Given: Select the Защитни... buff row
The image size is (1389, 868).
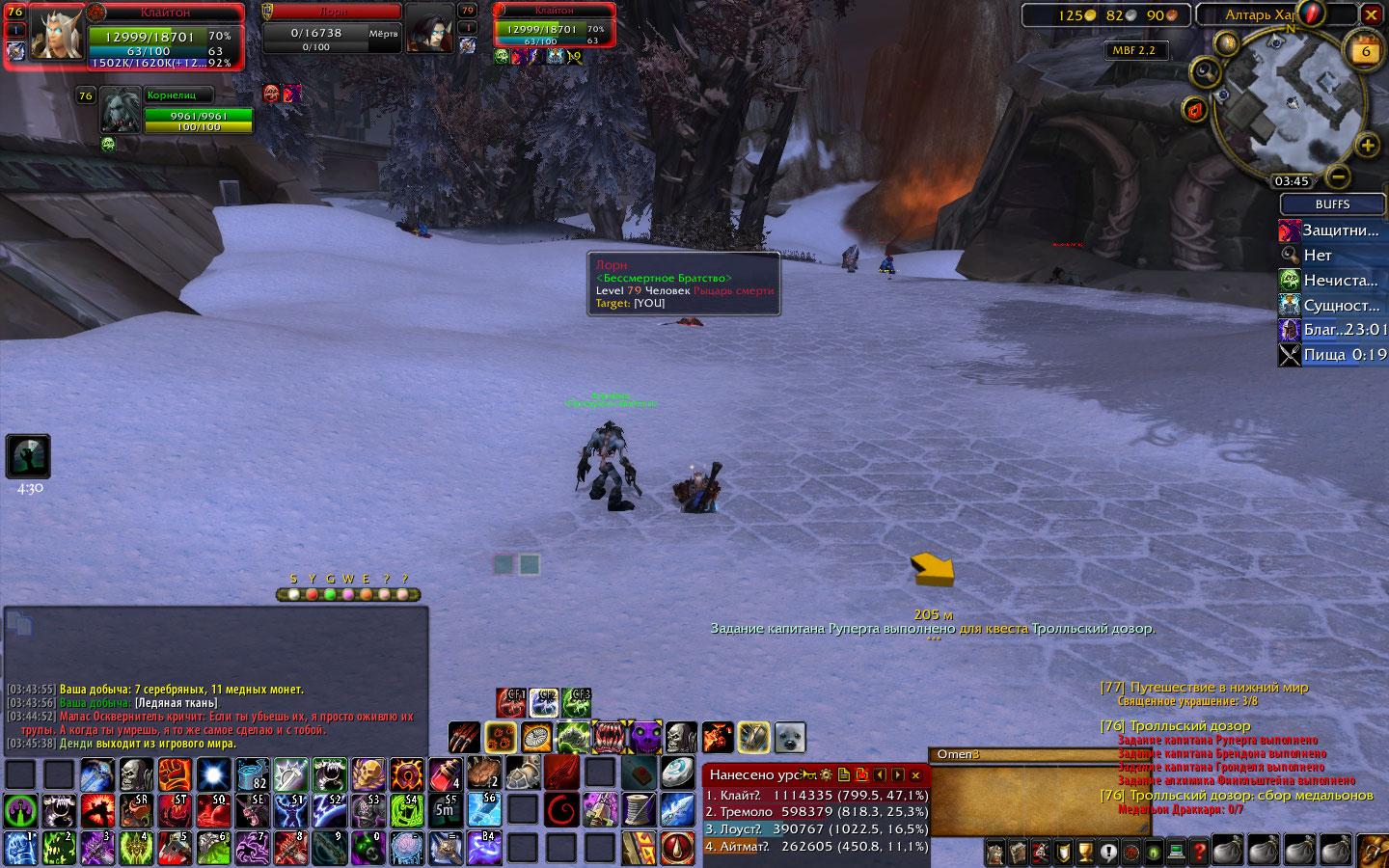Looking at the screenshot, I should pos(1331,231).
